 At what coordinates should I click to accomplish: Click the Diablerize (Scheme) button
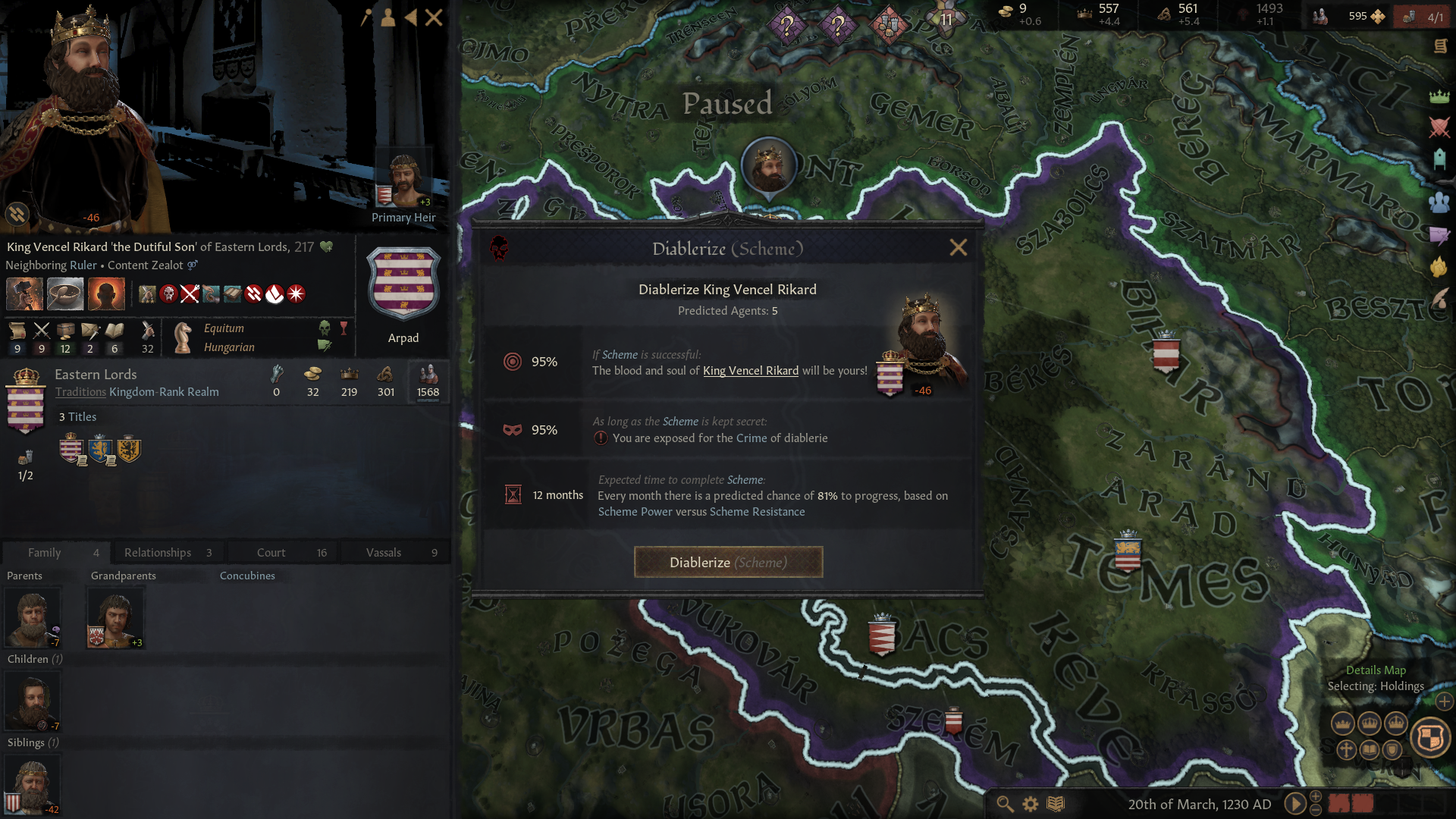coord(728,562)
